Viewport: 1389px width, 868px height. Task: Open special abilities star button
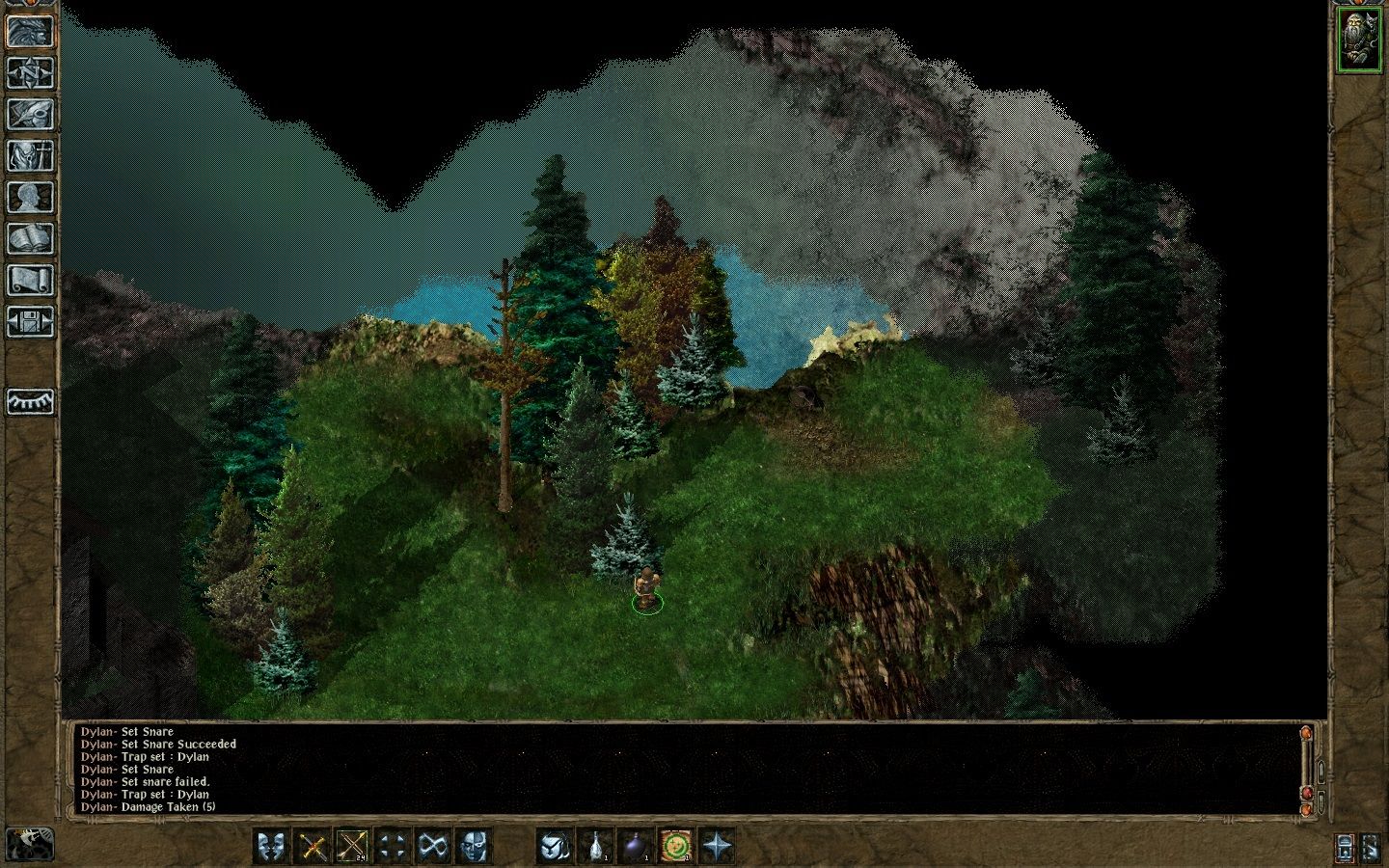pos(717,847)
